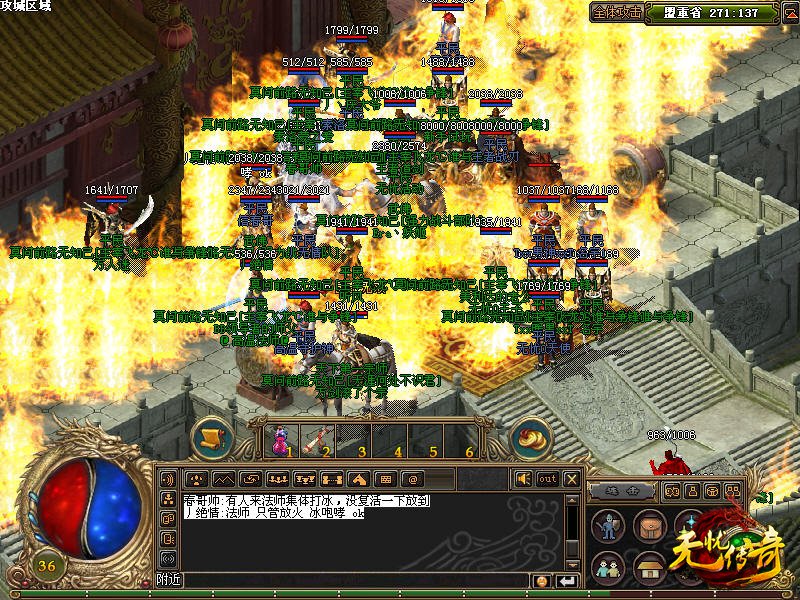This screenshot has width=800, height=600.
Task: Click the 'out' button in the chat toolbar
Action: click(x=548, y=479)
